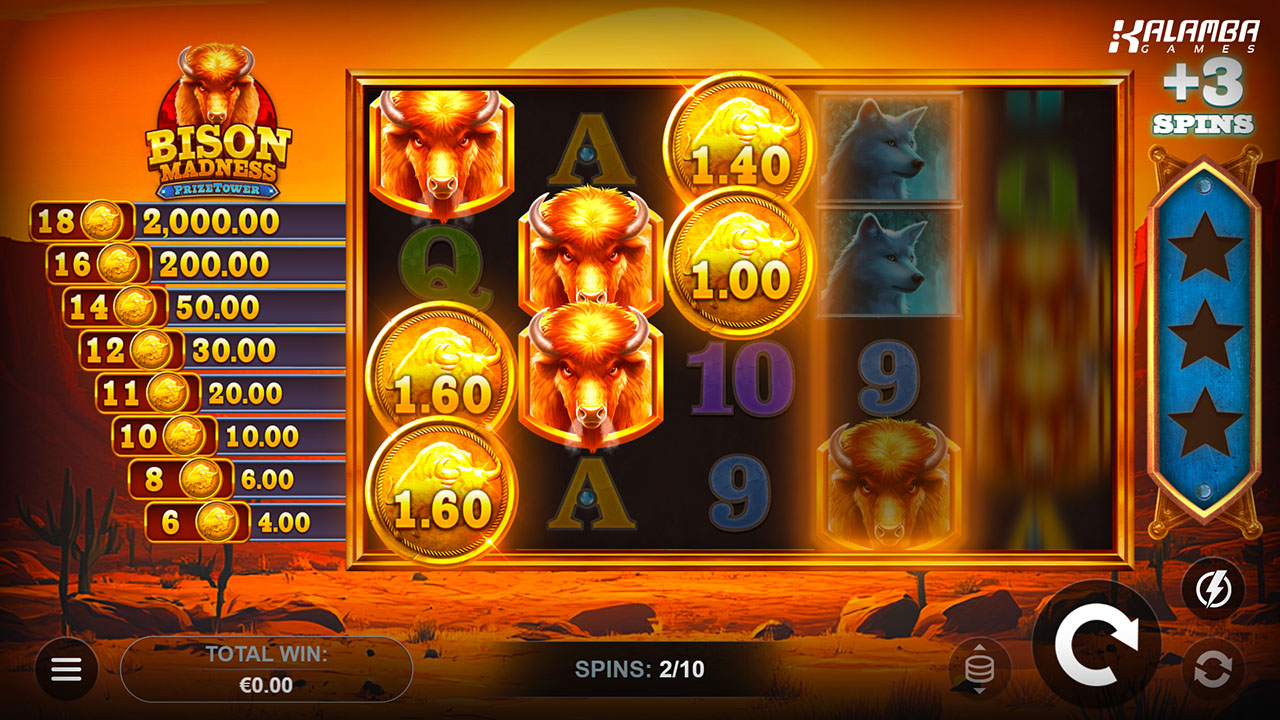Spin the reels with the big arrow button

pyautogui.click(x=1097, y=645)
